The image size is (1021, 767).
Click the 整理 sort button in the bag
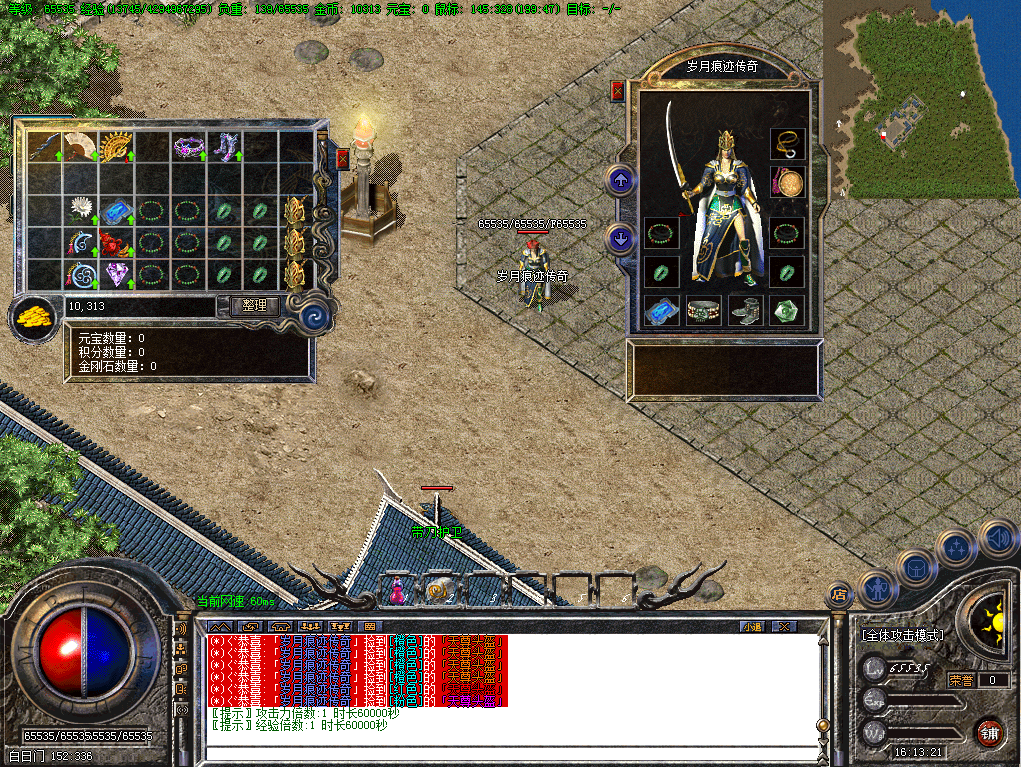(x=254, y=306)
